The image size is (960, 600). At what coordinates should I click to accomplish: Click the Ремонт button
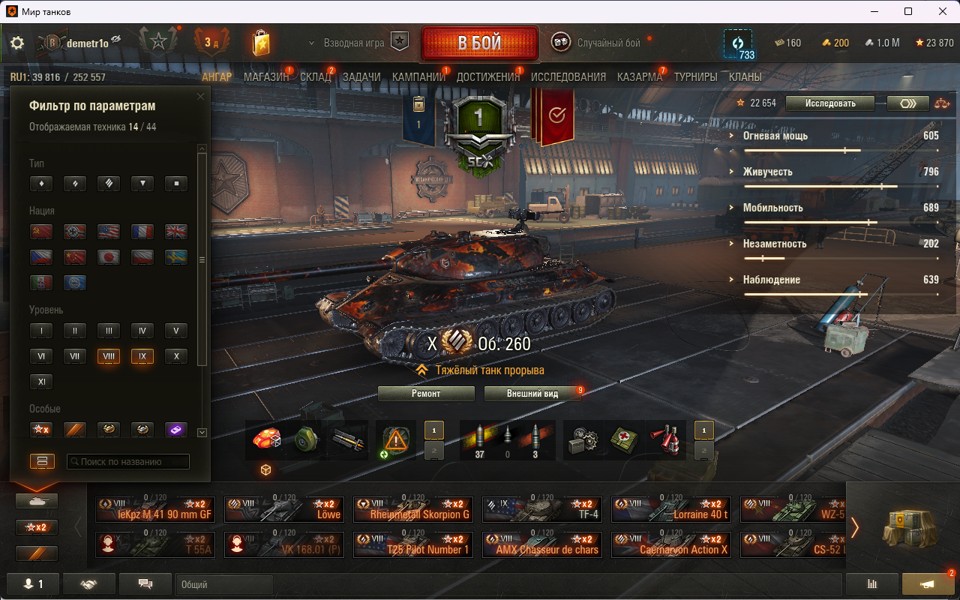click(426, 393)
